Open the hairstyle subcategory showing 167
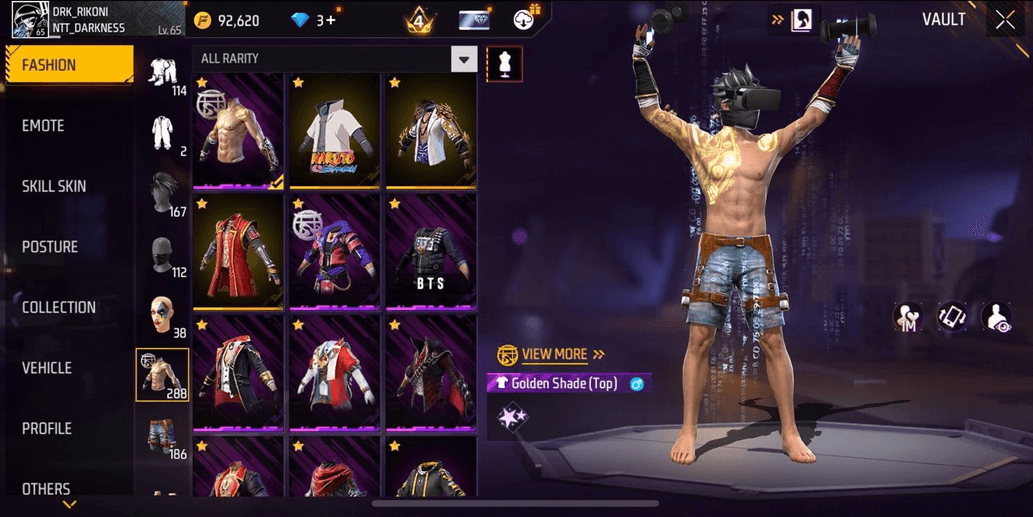This screenshot has height=517, width=1033. pyautogui.click(x=162, y=194)
